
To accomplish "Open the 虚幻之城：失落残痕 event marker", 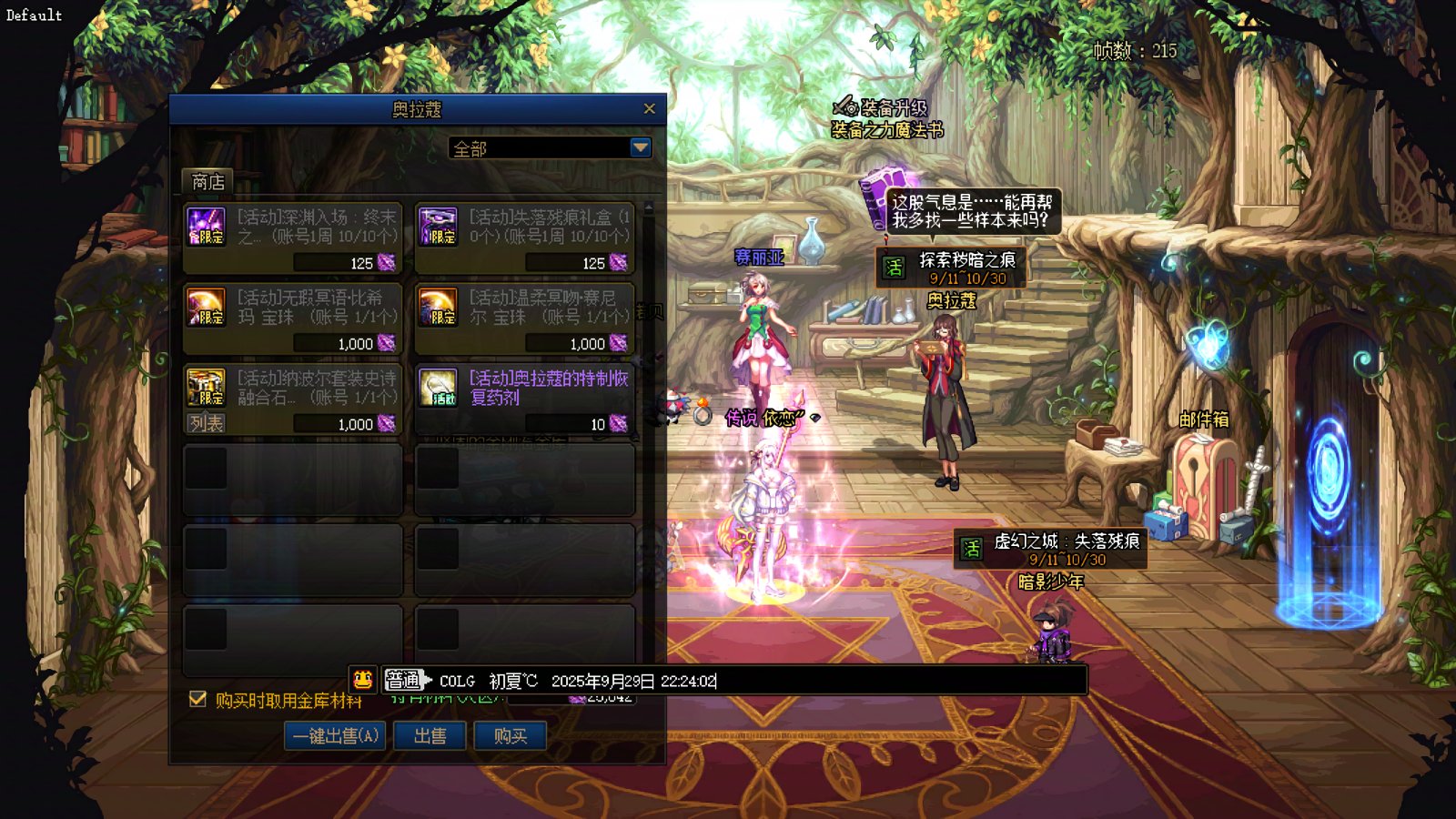I will click(x=1050, y=550).
